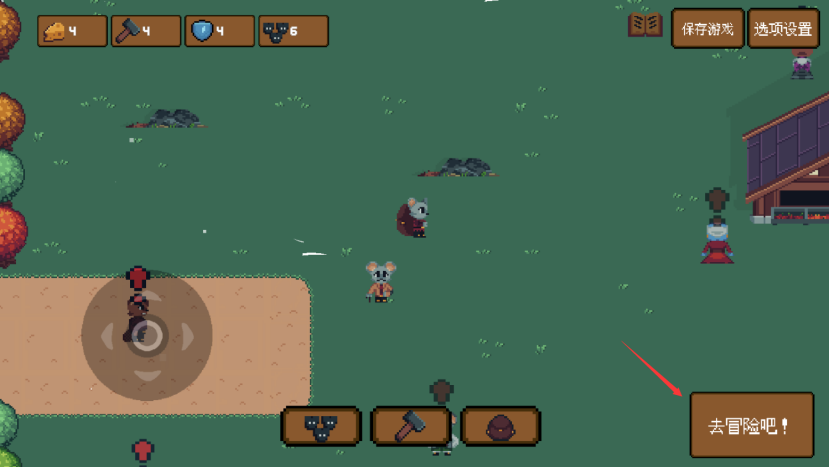Click the 去冒险吧! adventure button

[x=751, y=425]
